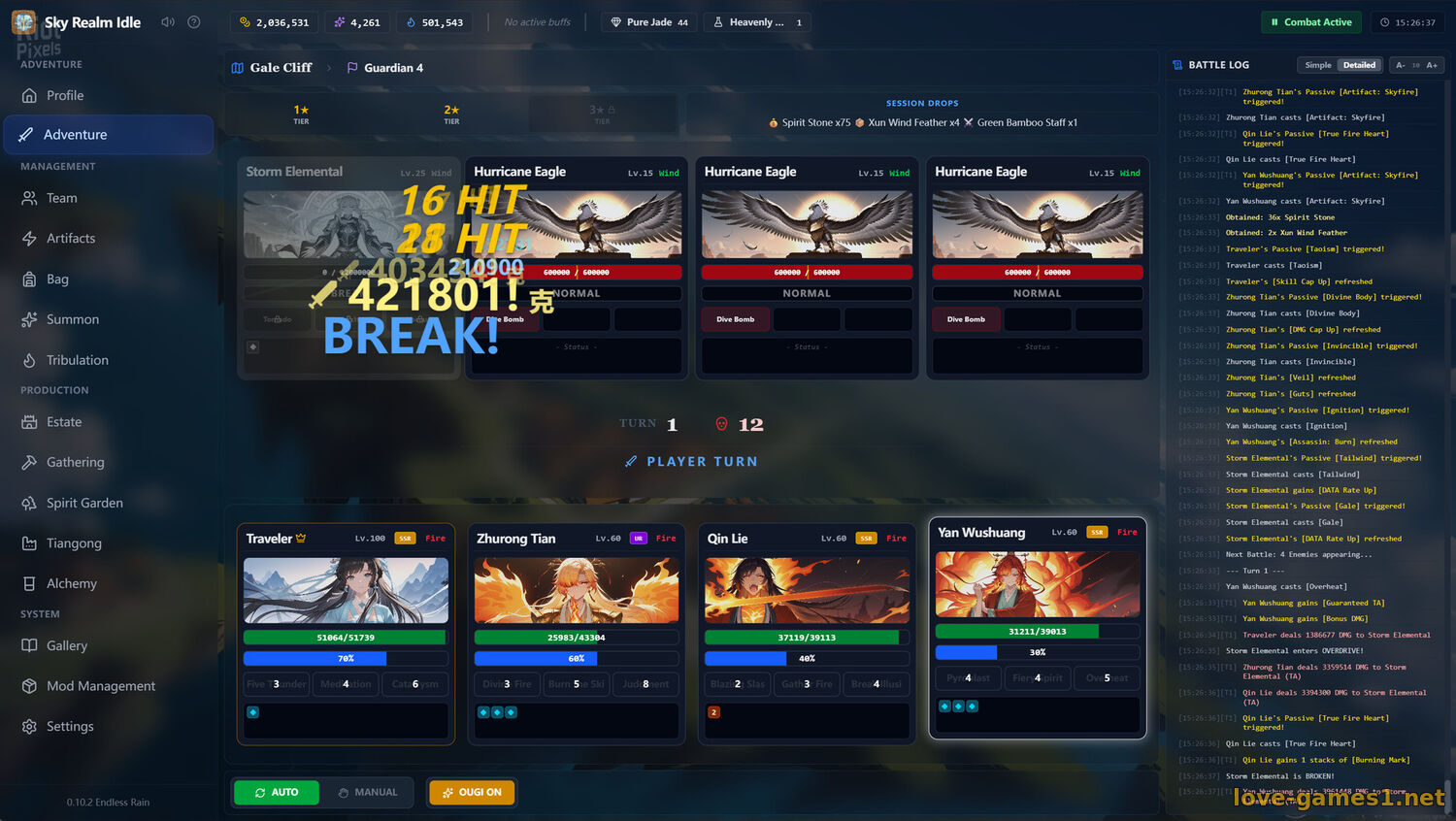
Task: Toggle the OUGI ON button
Action: coord(472,793)
